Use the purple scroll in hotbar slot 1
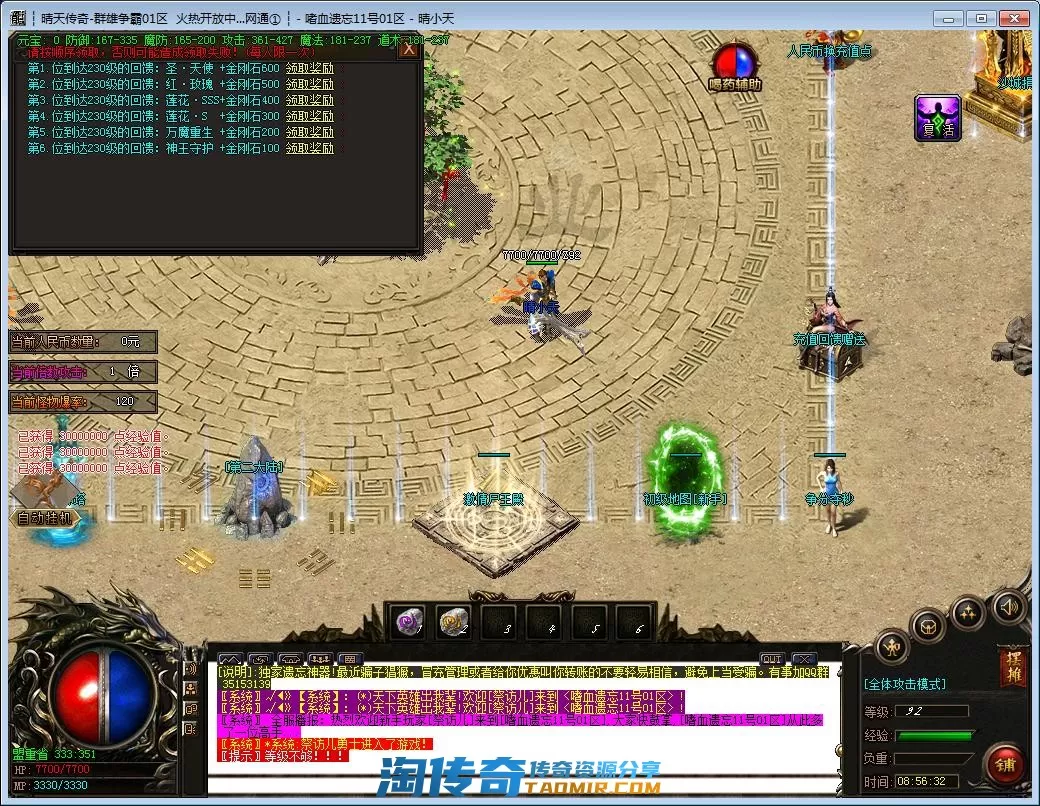The height and width of the screenshot is (806, 1040). coord(408,622)
